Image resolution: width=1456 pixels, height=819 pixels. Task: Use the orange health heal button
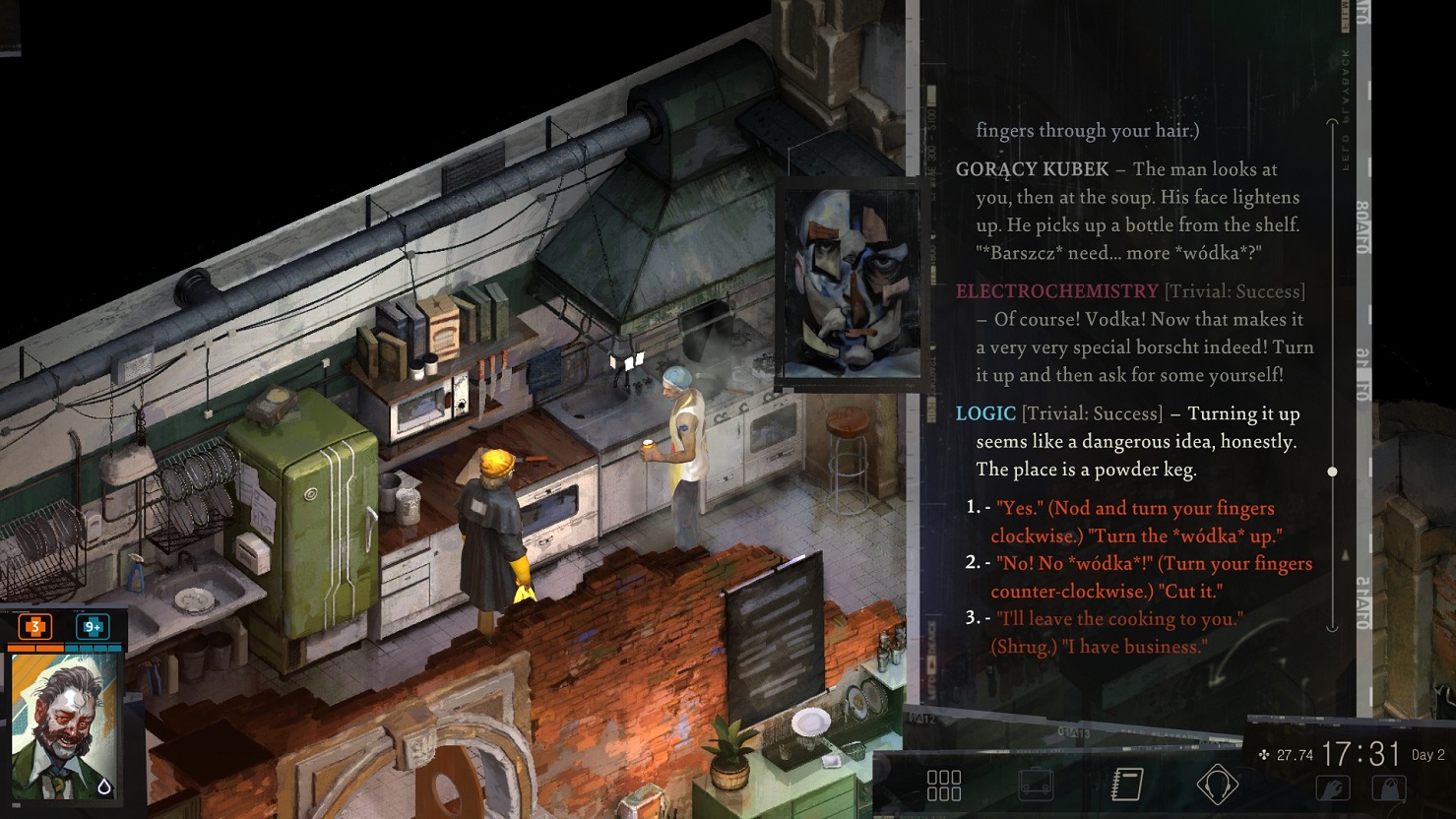point(35,627)
